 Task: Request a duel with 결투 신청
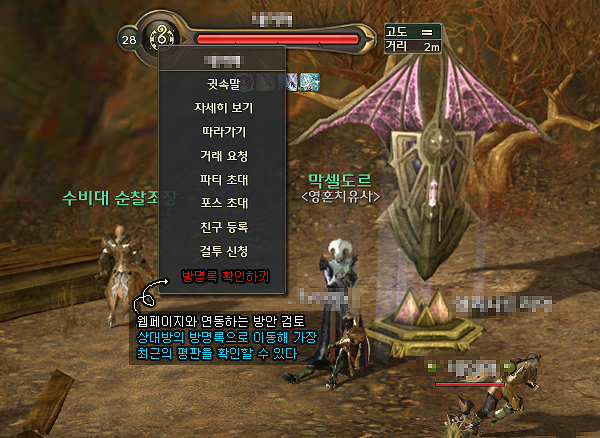pyautogui.click(x=222, y=251)
